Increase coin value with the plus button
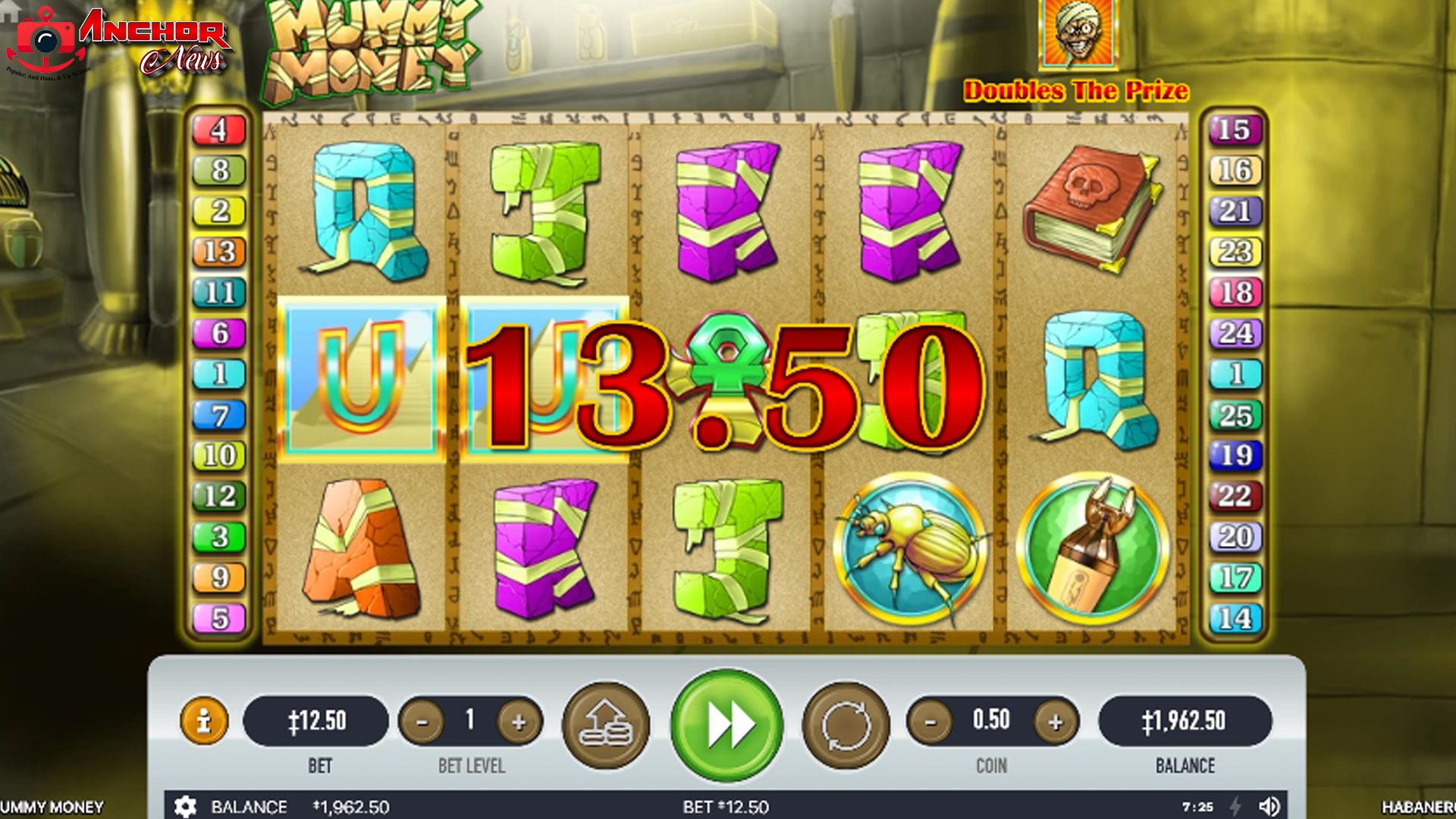Image resolution: width=1456 pixels, height=819 pixels. point(1056,723)
